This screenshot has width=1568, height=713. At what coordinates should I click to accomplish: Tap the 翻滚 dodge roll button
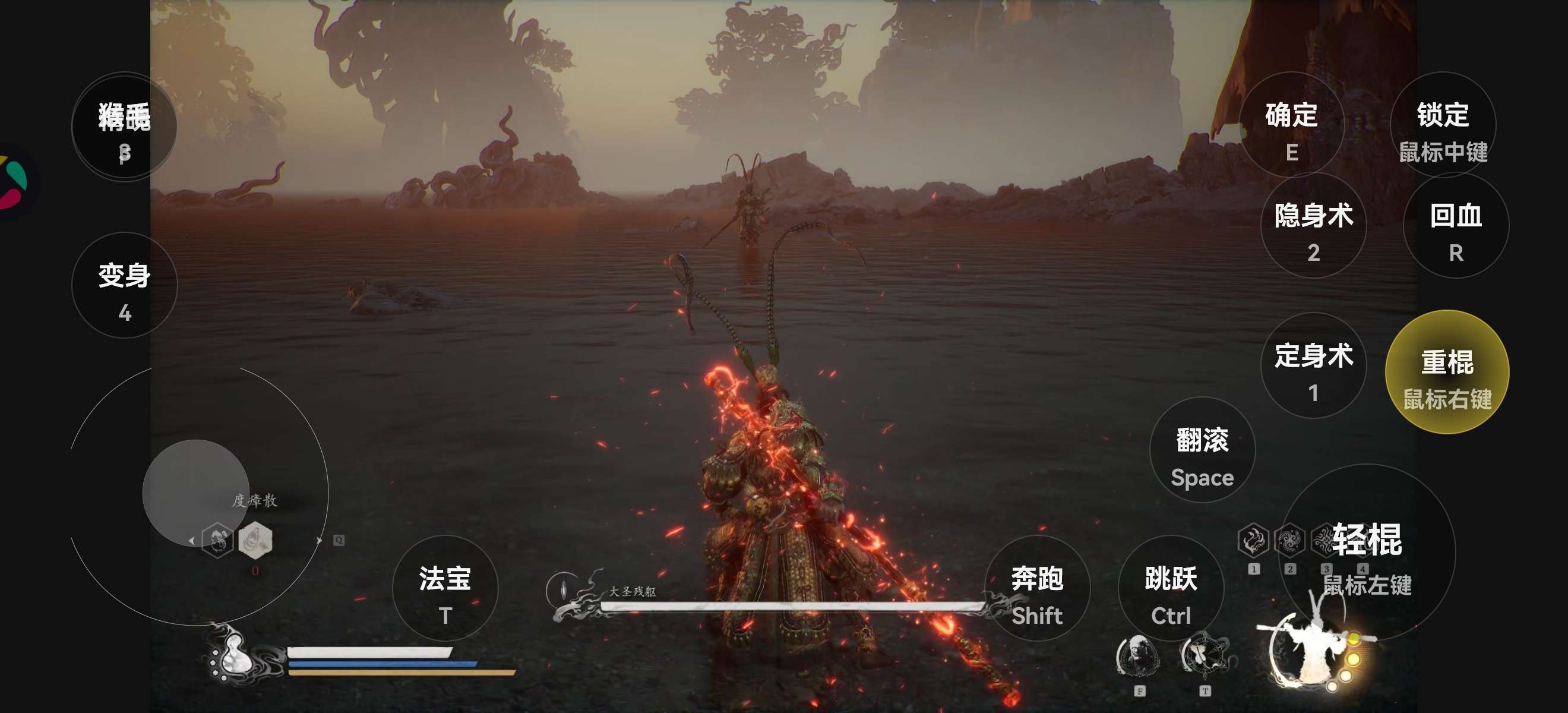[x=1202, y=450]
